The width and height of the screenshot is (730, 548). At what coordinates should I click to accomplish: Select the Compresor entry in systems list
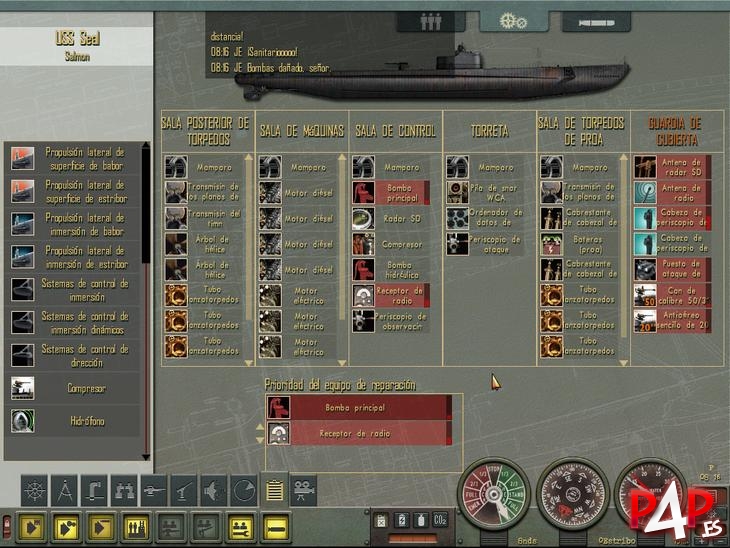coord(73,389)
